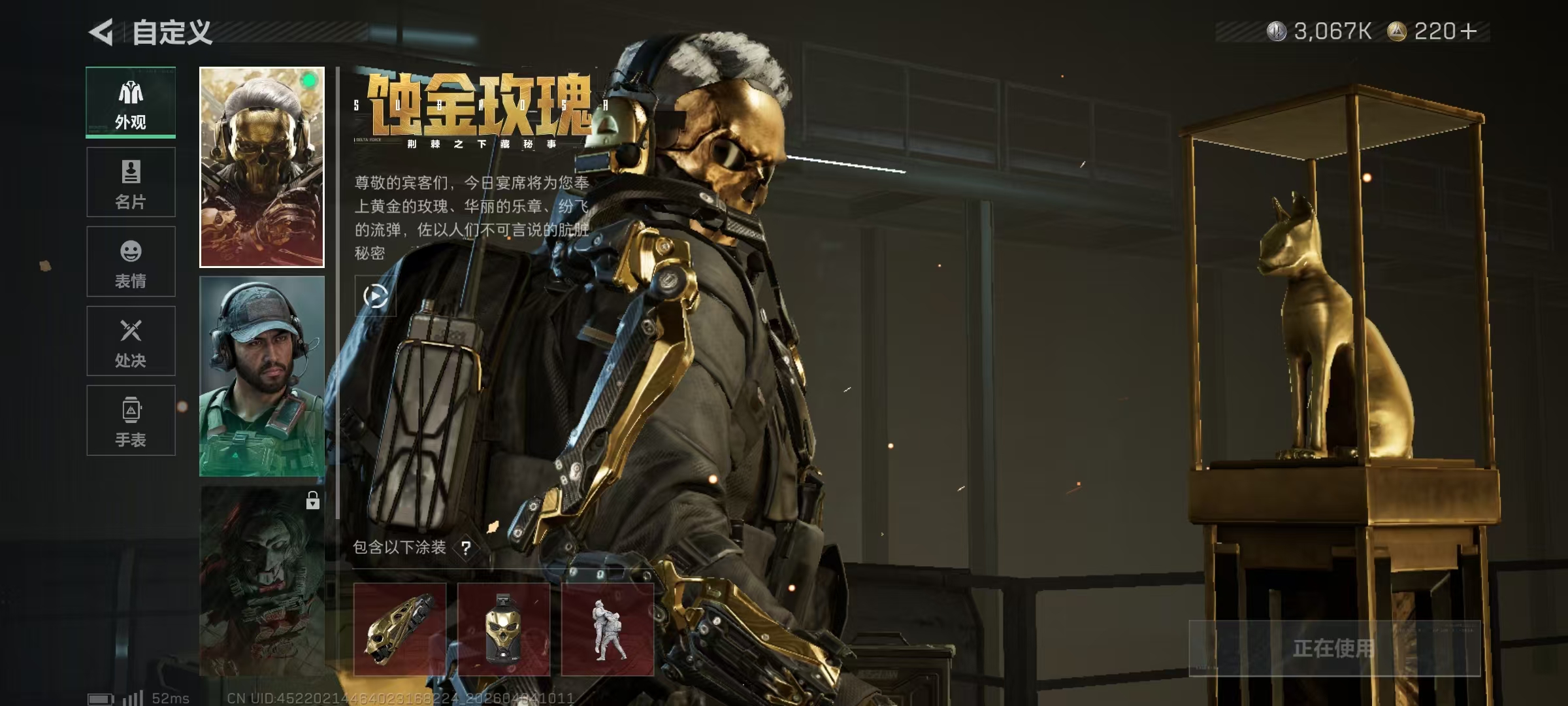View the execution animation item
Viewport: 1568px width, 706px height.
pyautogui.click(x=608, y=629)
